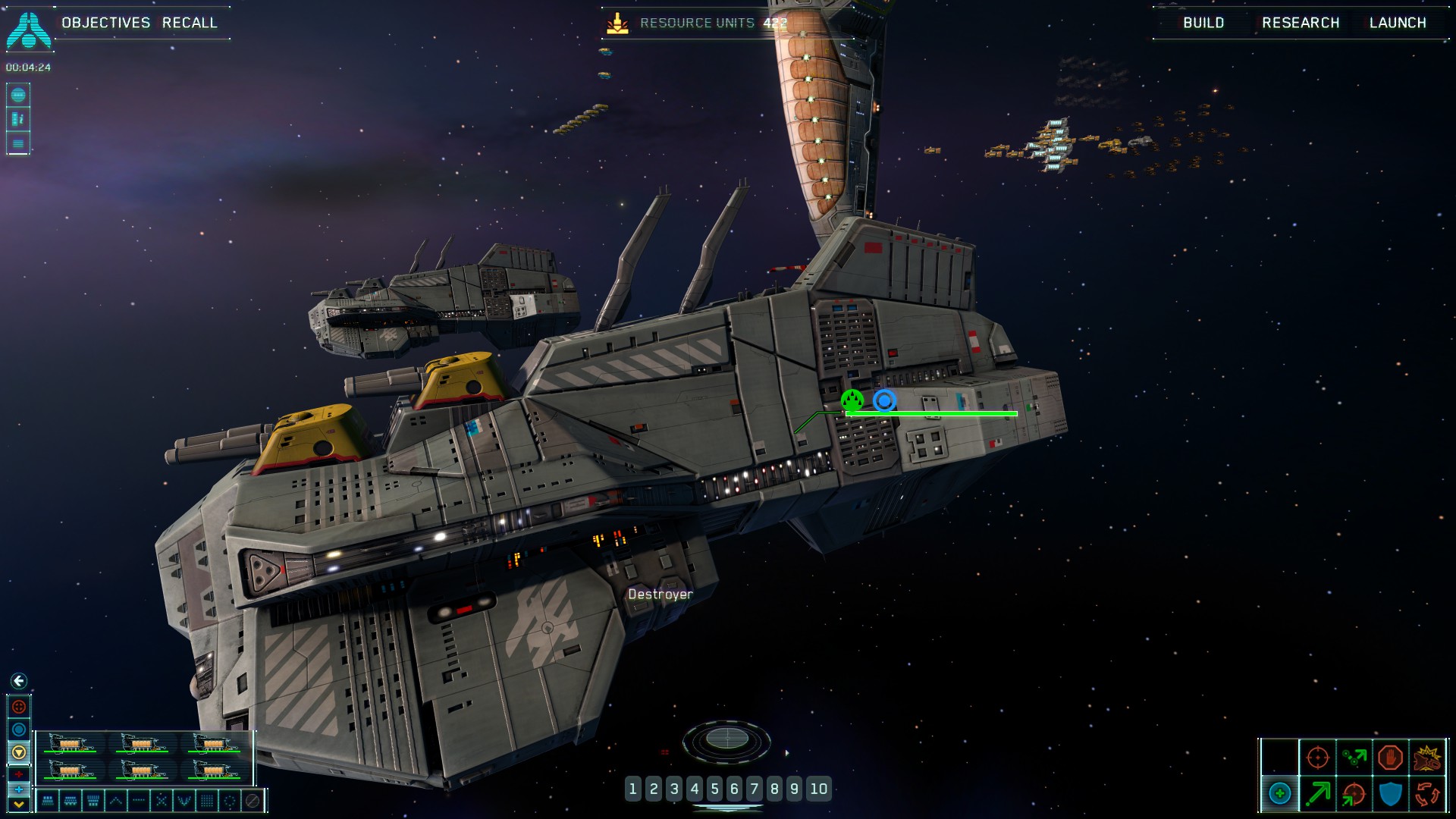
Task: Issue the blue shield guard command
Action: 1390,794
